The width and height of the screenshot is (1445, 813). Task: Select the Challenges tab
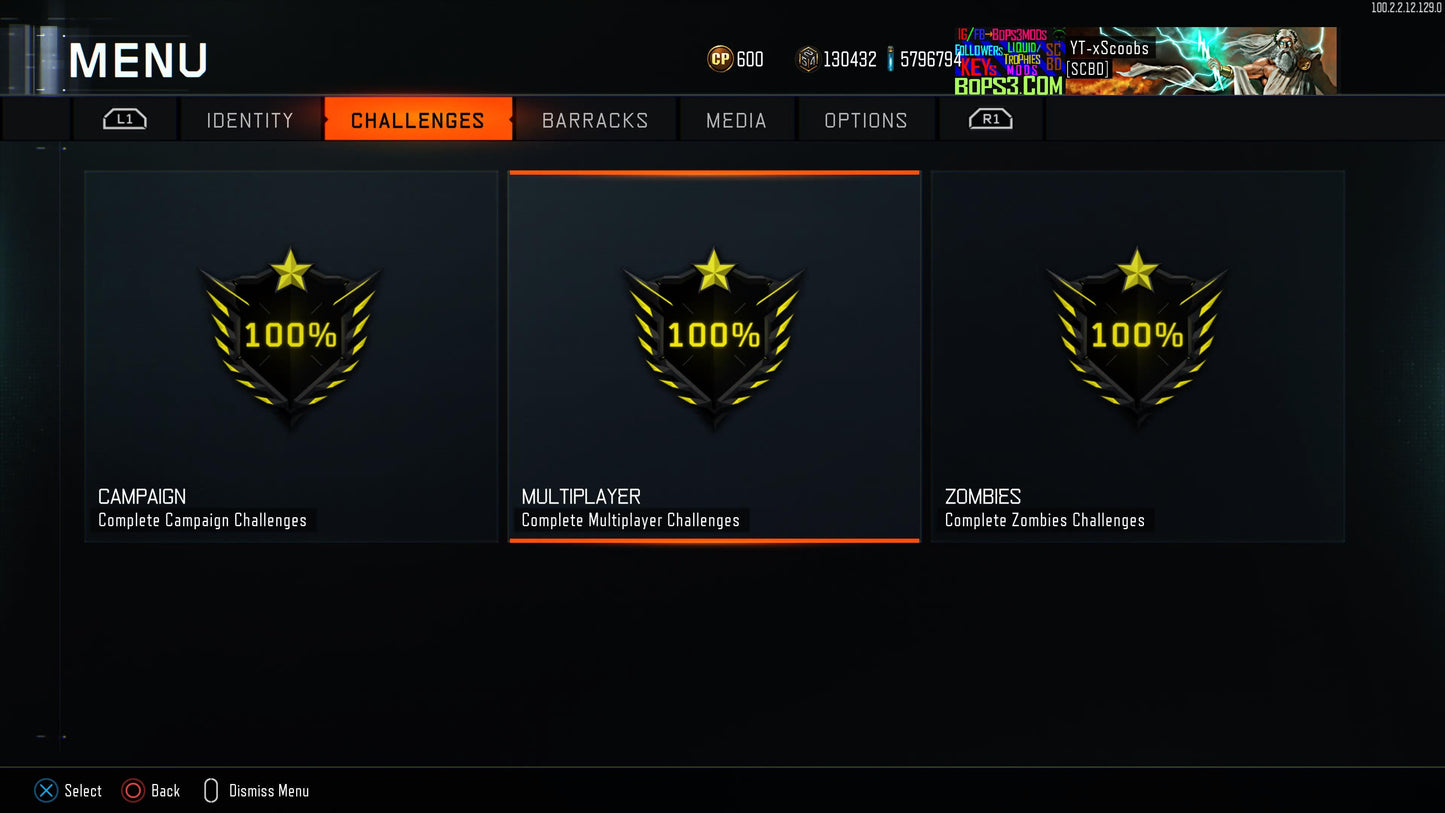(x=417, y=120)
